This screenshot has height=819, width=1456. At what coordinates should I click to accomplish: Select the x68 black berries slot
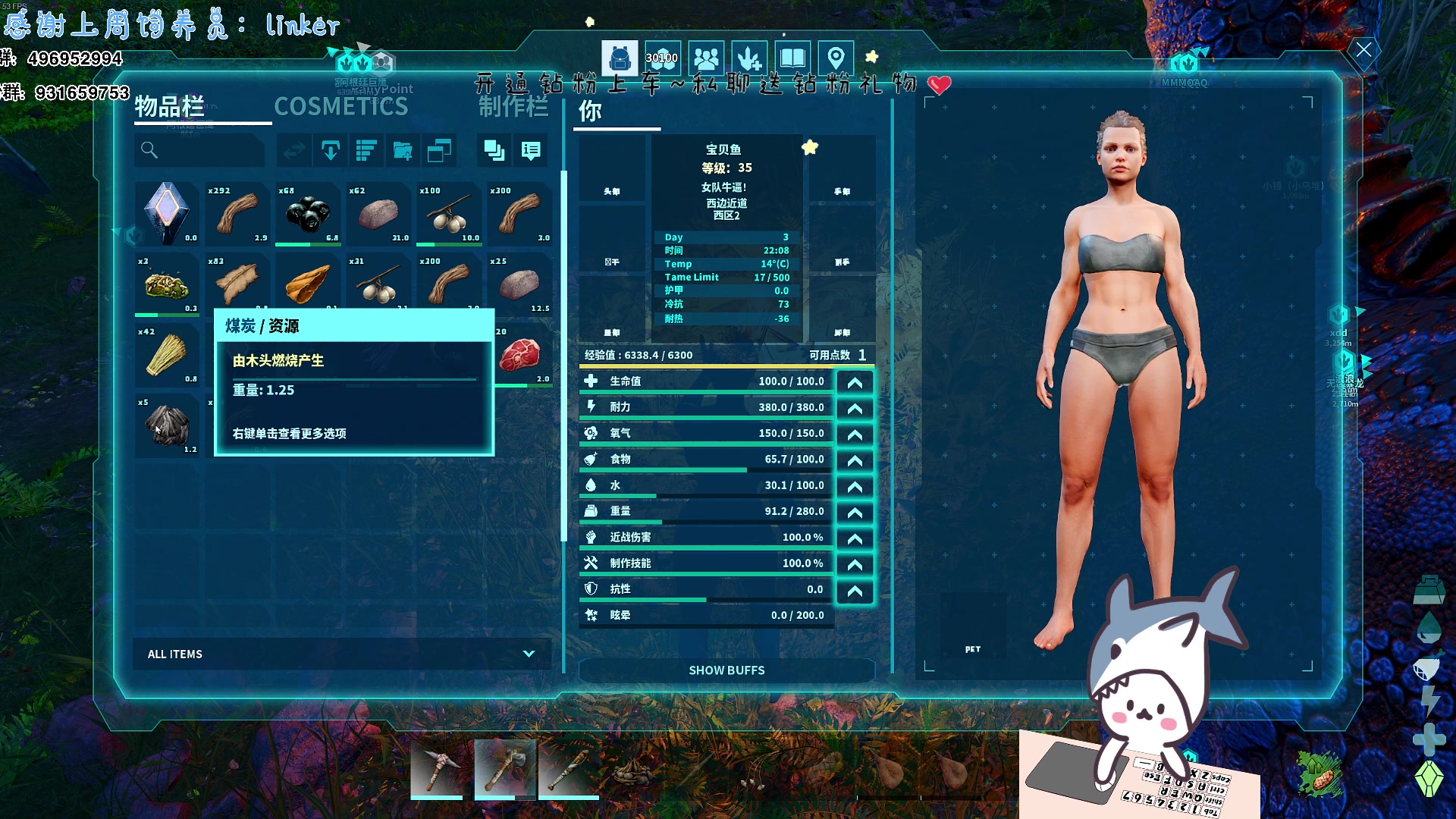(x=308, y=214)
